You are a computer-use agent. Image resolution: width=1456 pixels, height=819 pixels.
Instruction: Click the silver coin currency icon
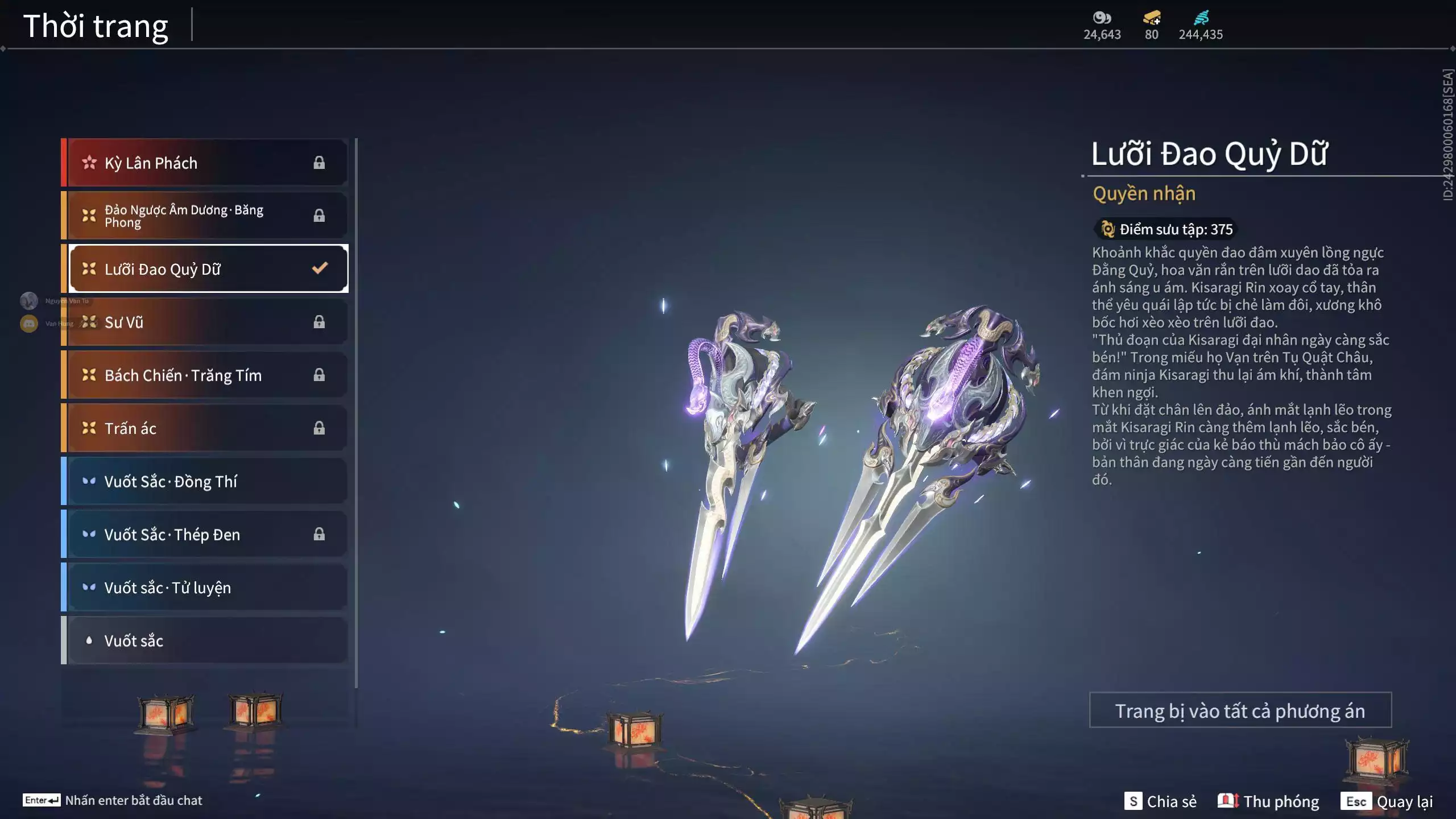[x=1102, y=18]
